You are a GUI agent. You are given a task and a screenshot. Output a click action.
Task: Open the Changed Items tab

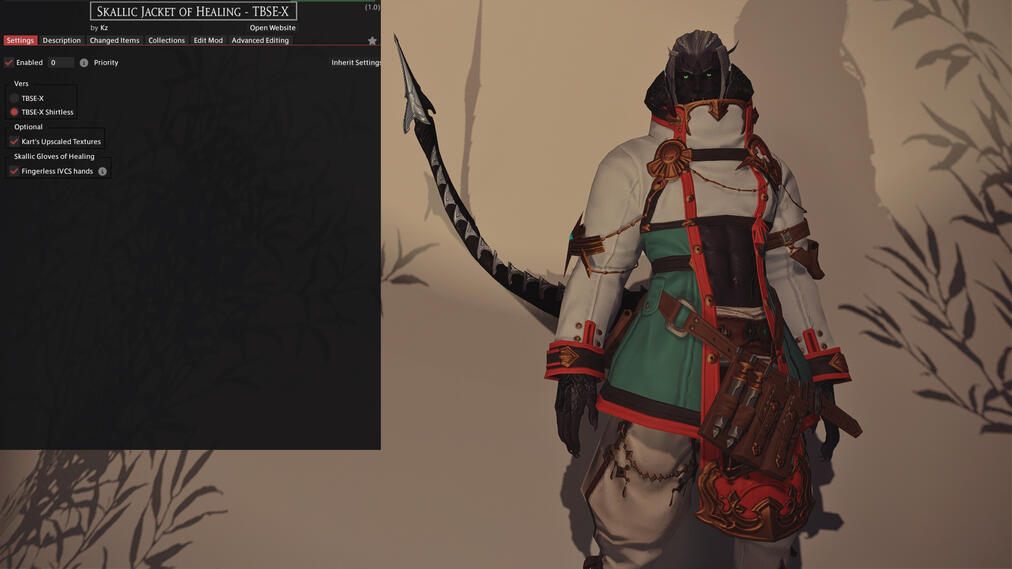point(114,40)
